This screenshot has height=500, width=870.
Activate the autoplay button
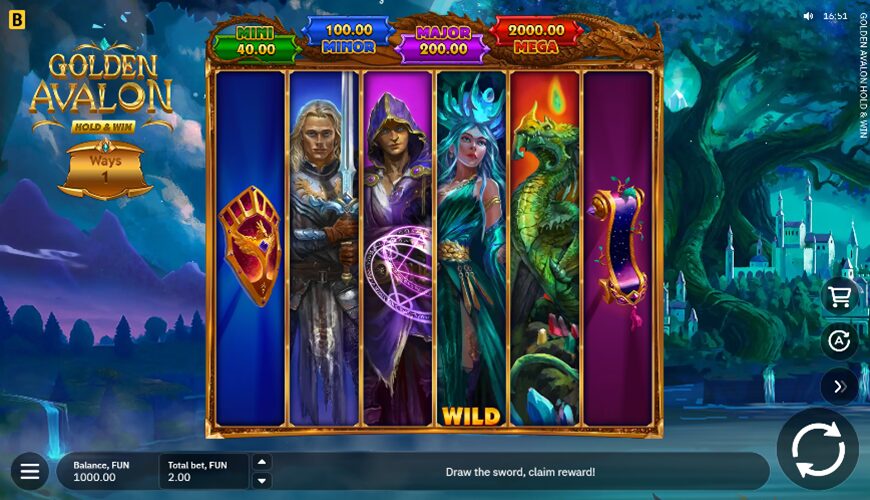839,342
